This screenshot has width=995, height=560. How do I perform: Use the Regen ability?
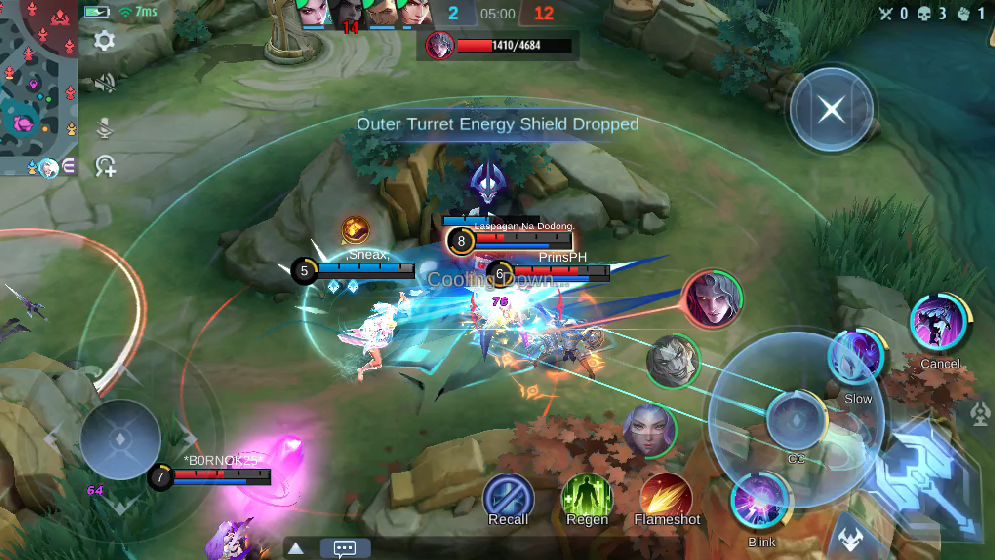tap(587, 495)
